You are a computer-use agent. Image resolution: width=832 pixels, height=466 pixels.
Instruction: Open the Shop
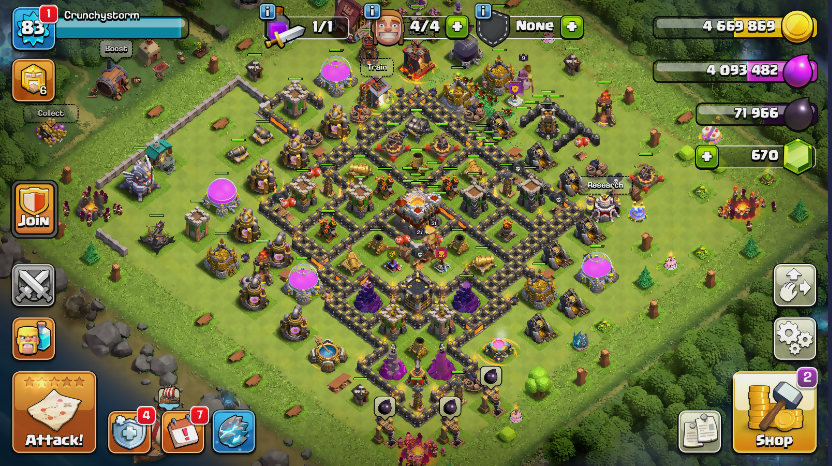tap(773, 412)
